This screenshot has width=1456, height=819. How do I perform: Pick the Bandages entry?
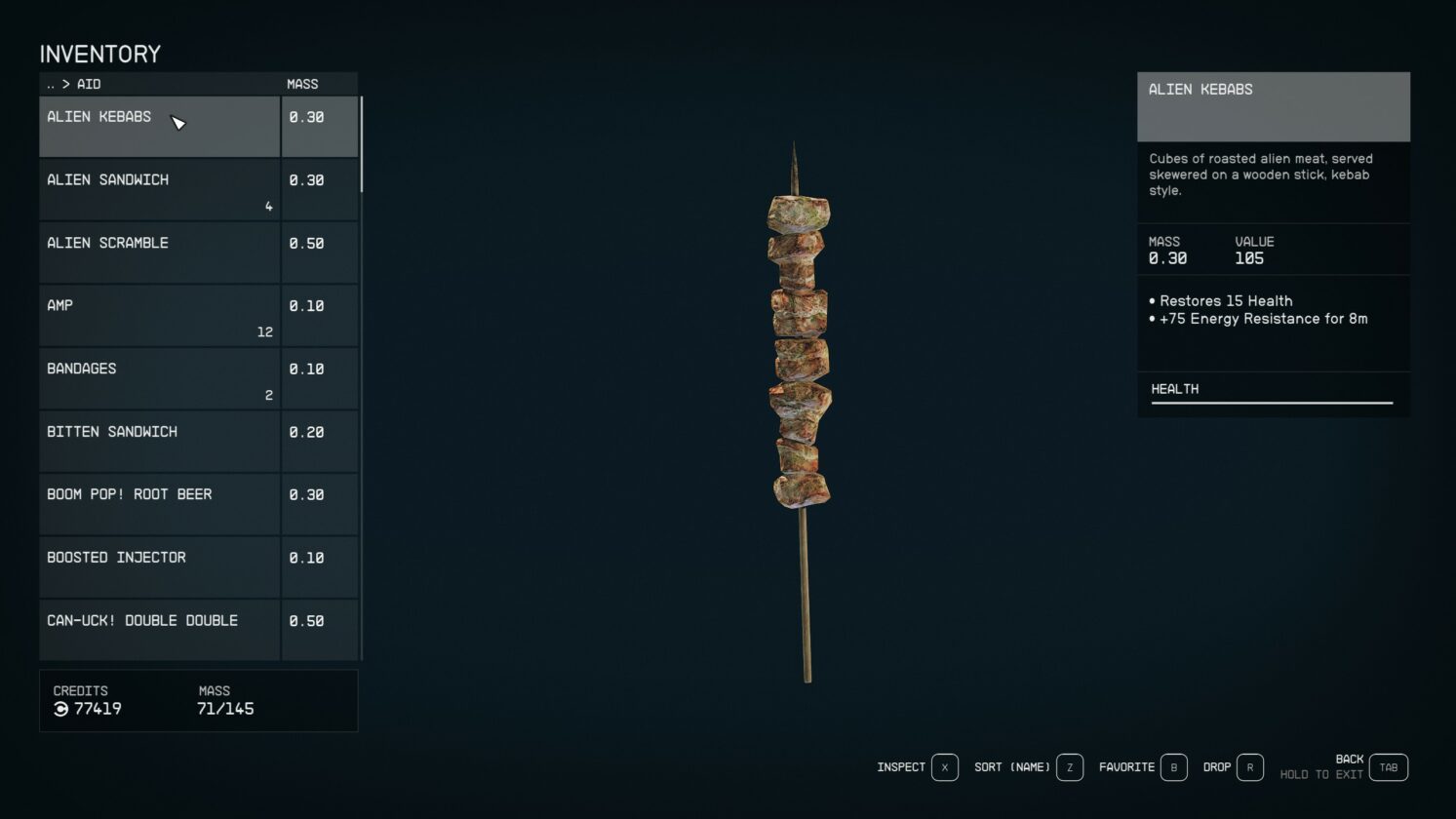coord(159,378)
